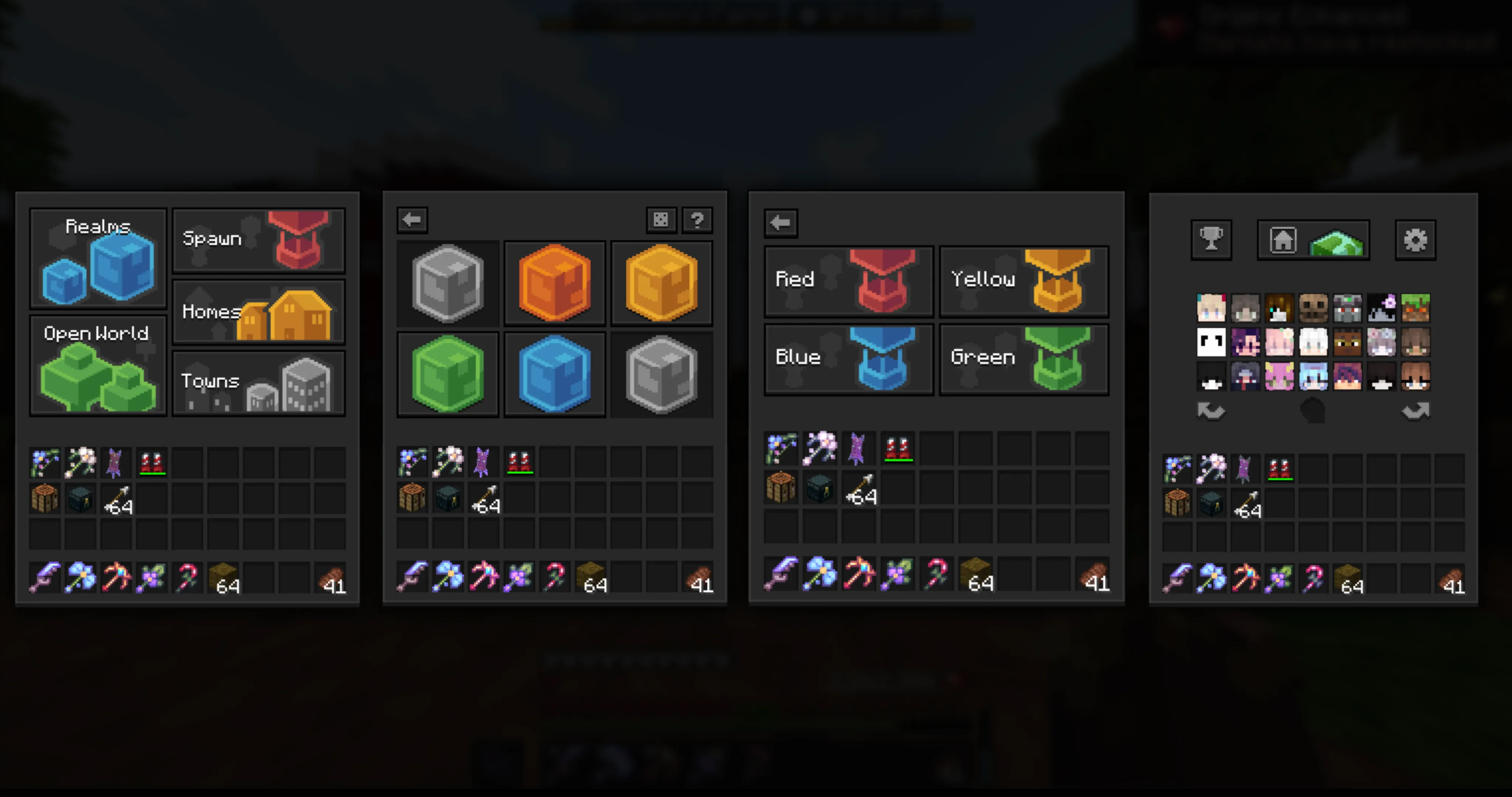Switch to the Open World category

coord(97,365)
